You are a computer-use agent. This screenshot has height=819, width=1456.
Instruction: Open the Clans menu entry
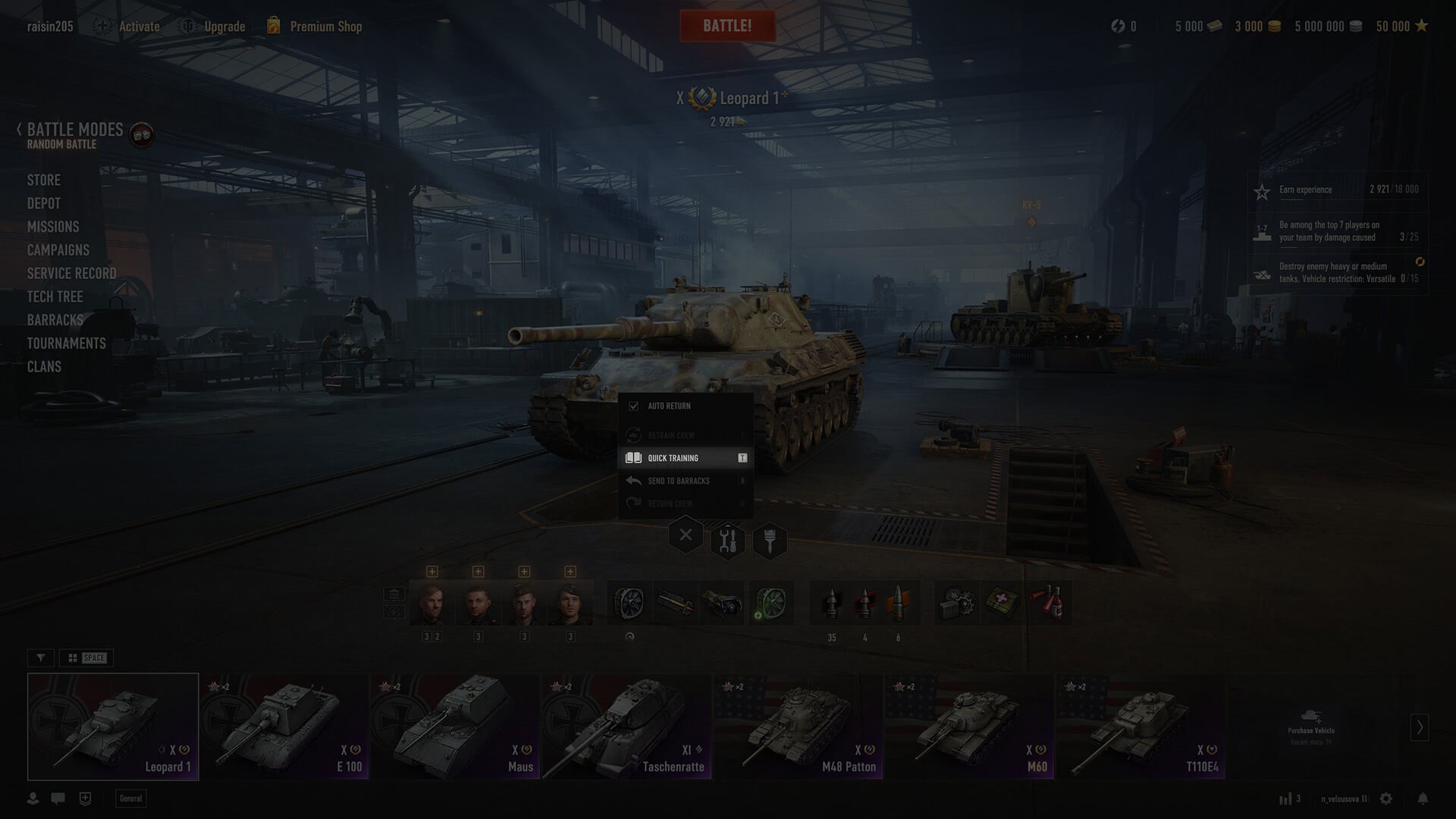click(x=44, y=367)
